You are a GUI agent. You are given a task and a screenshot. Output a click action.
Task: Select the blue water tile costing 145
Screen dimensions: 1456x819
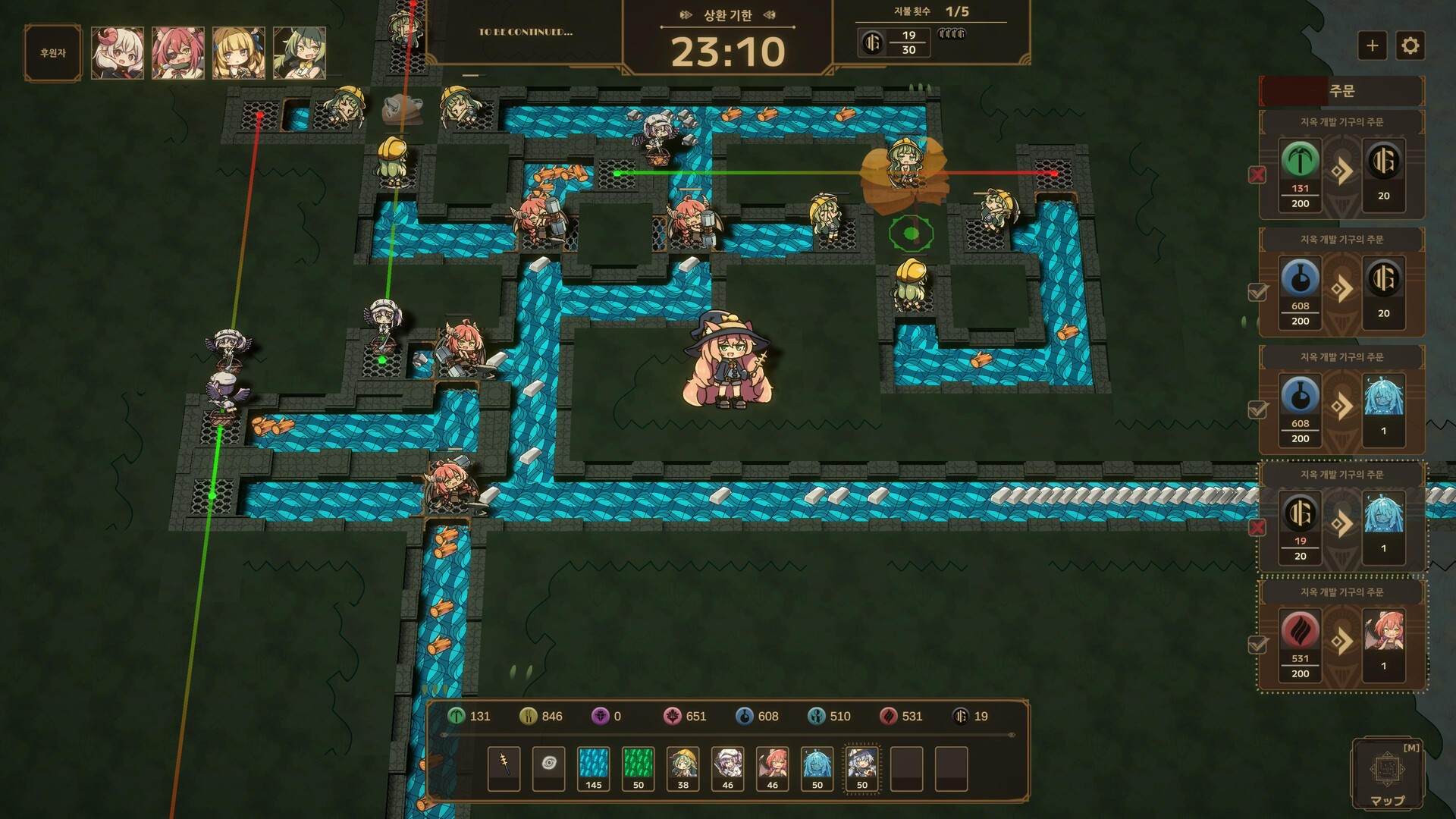pyautogui.click(x=593, y=766)
